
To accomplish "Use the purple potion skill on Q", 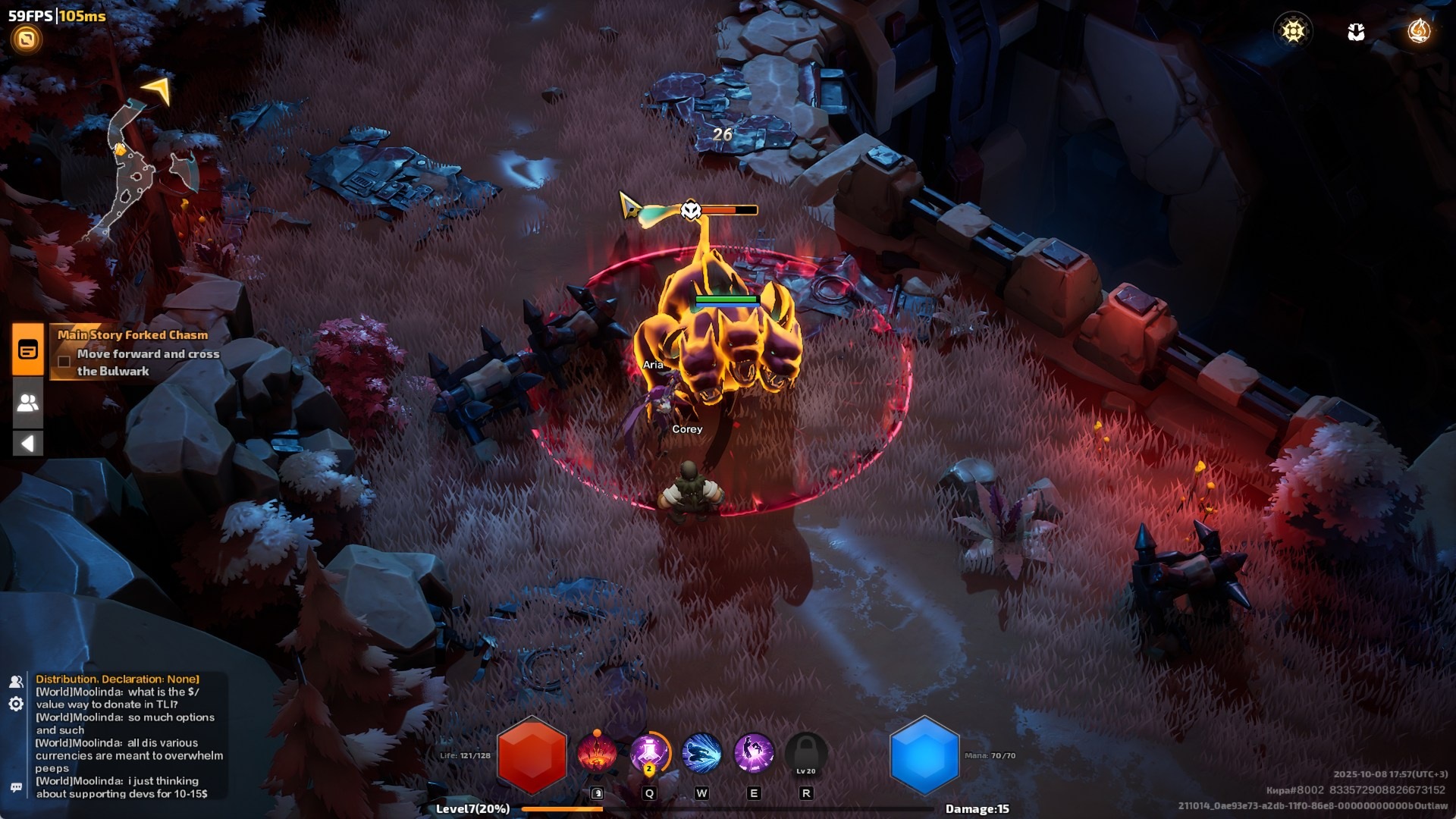I will (x=649, y=754).
